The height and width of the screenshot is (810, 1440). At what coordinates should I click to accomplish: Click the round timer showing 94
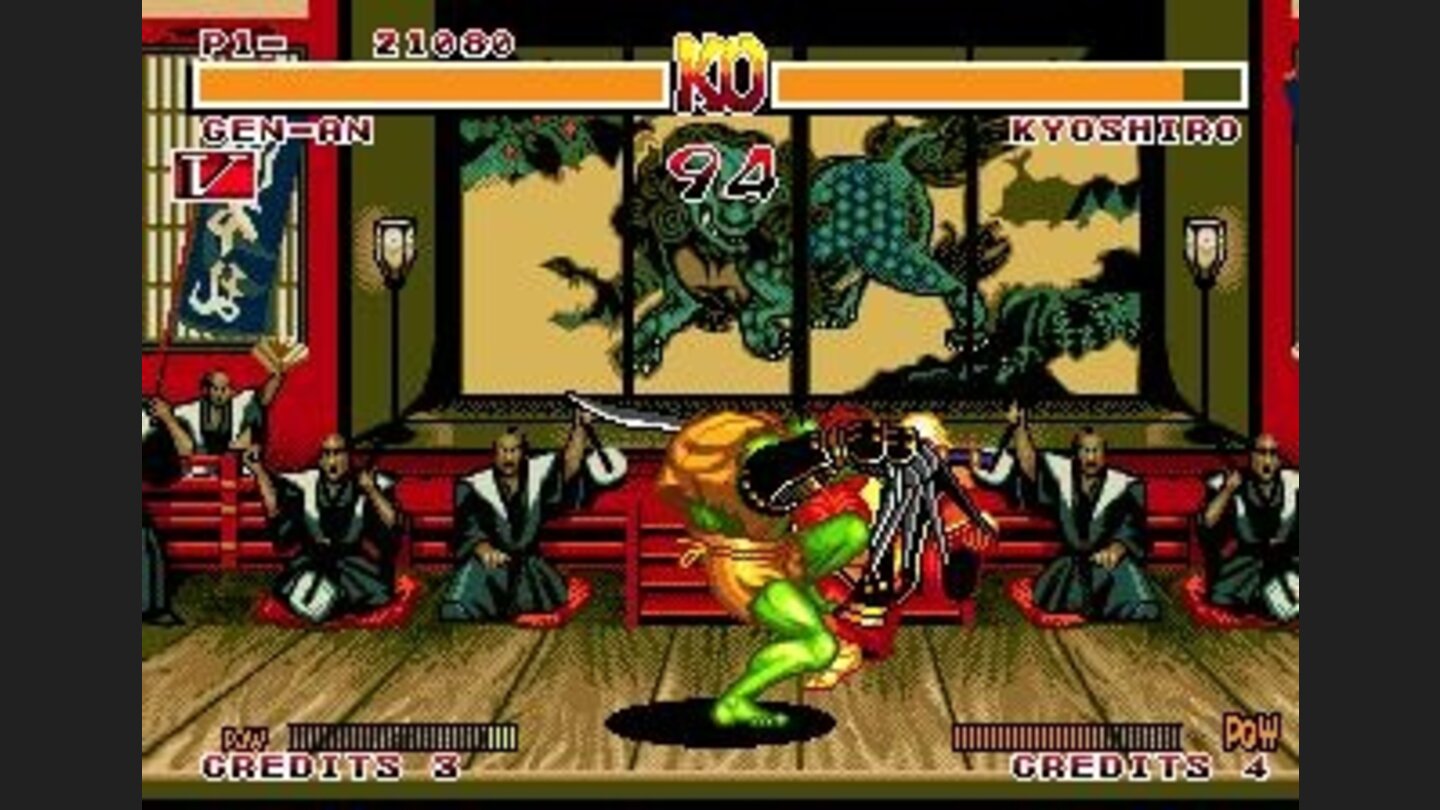tap(722, 170)
